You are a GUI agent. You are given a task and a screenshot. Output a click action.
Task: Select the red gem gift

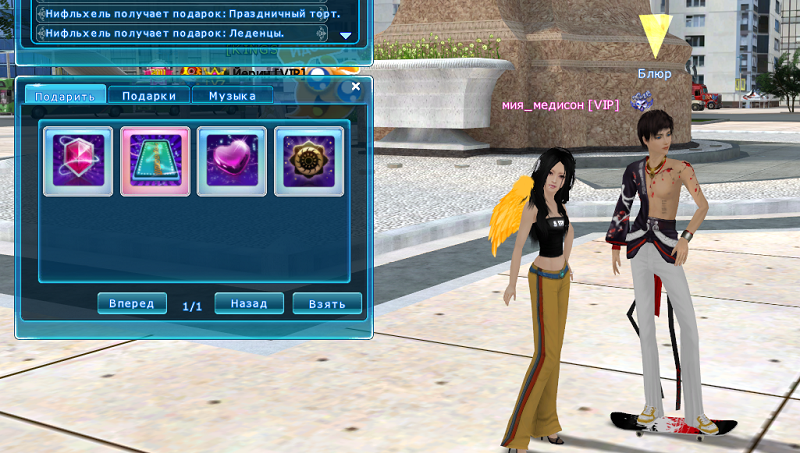[78, 160]
